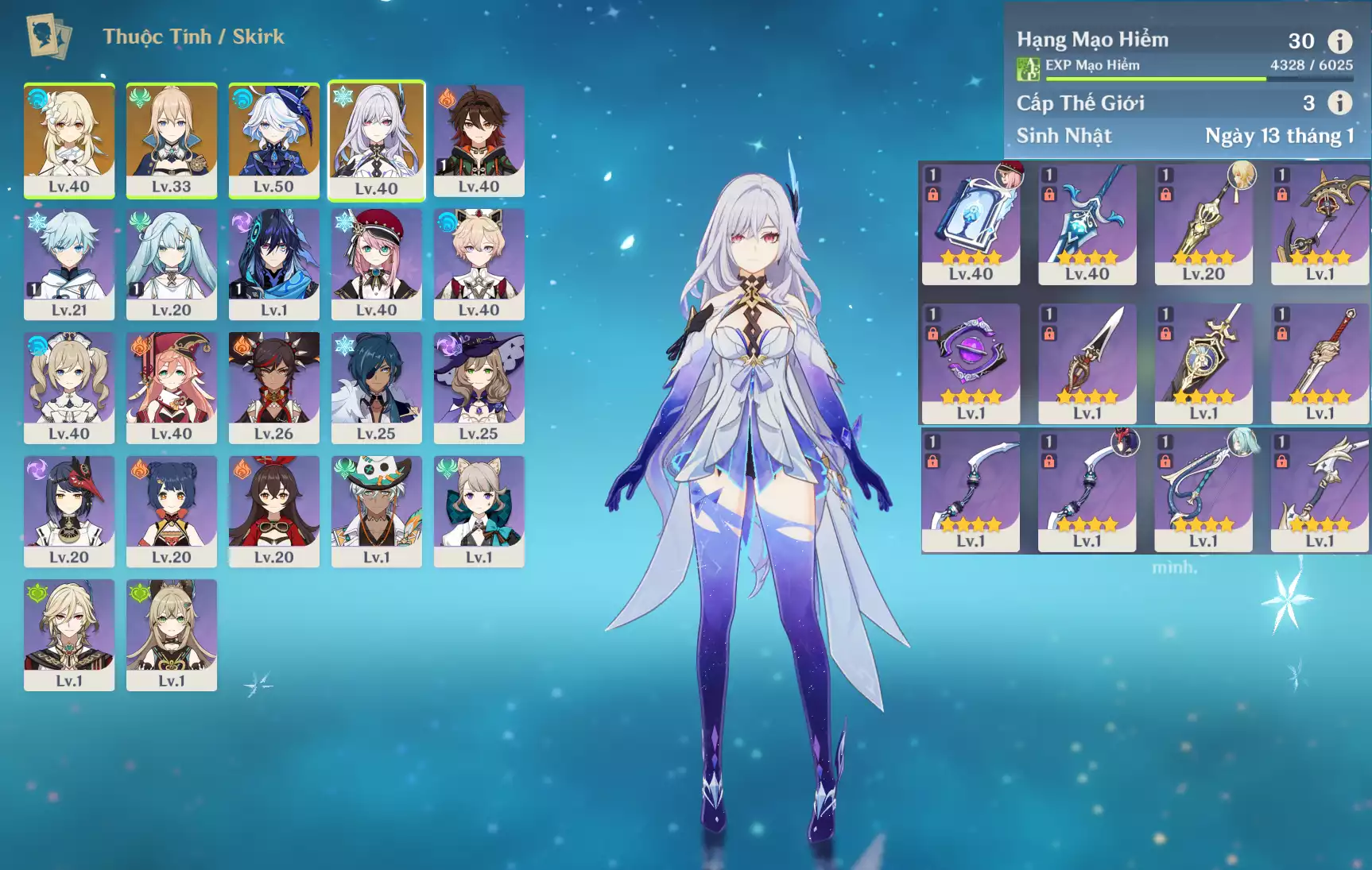Choose the Charlotte portrait with red beret
The image size is (1372, 870).
tap(377, 263)
